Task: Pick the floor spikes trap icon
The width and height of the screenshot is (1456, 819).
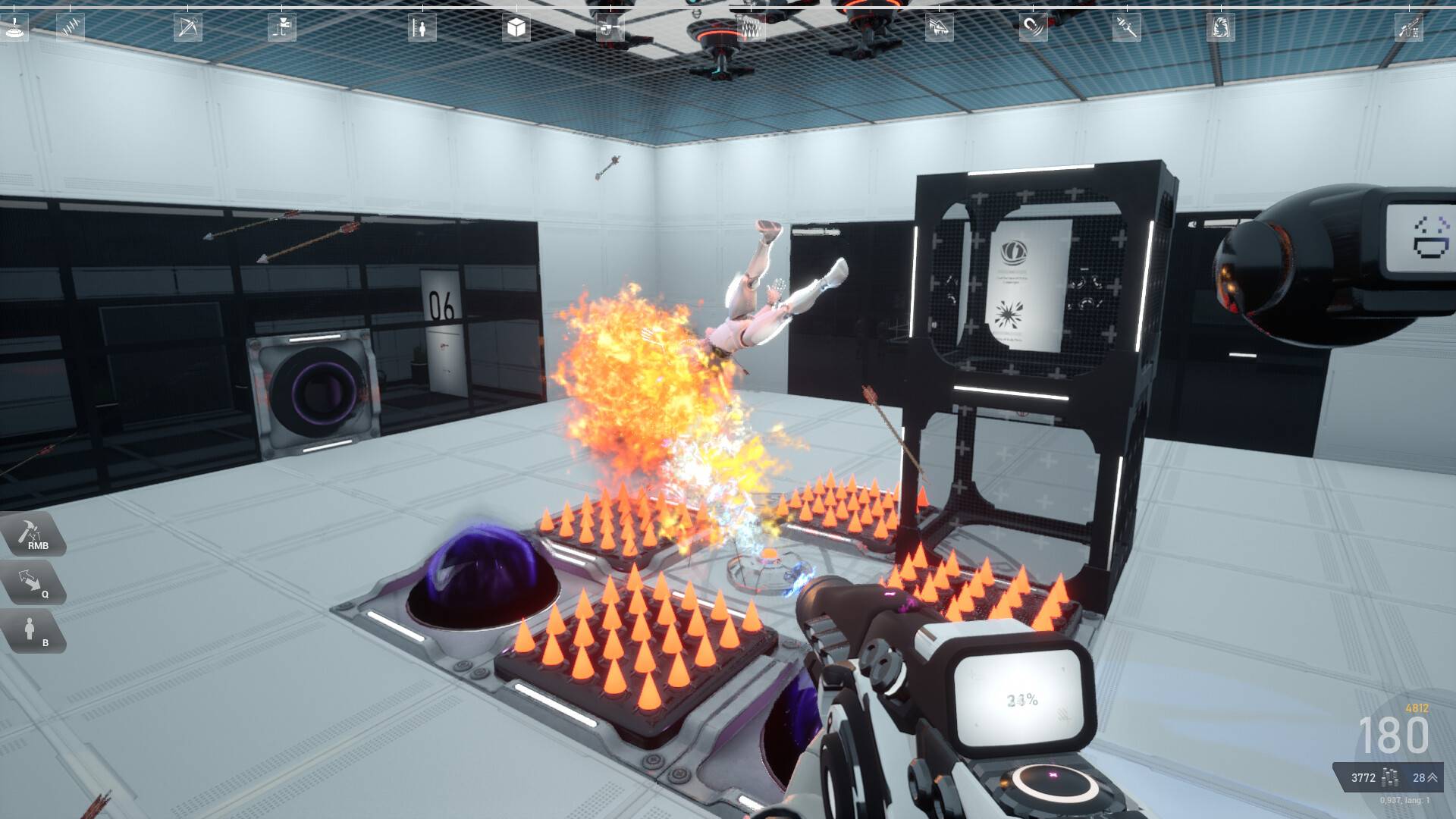Action: (751, 28)
